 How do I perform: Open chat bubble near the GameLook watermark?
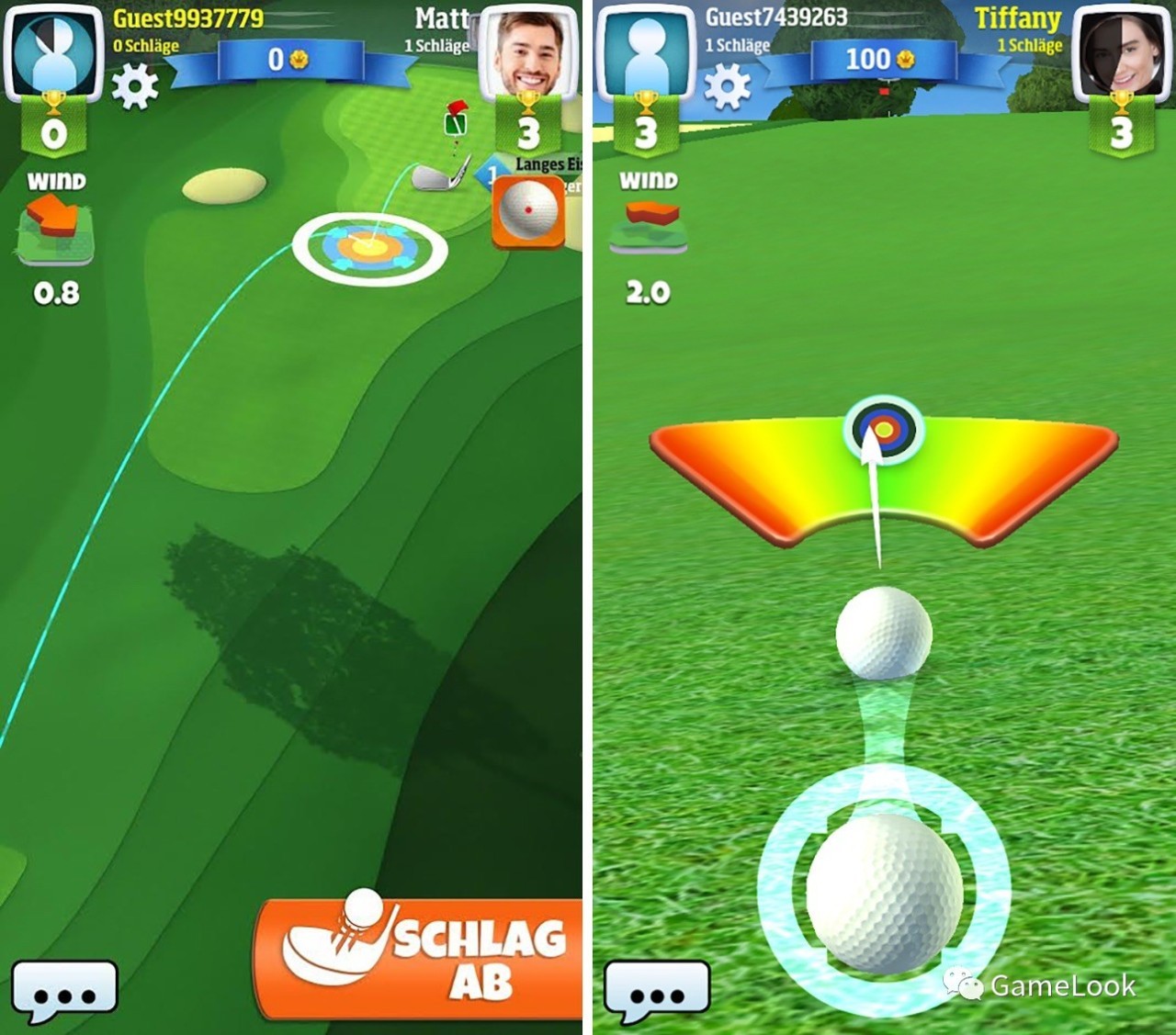pyautogui.click(x=657, y=992)
